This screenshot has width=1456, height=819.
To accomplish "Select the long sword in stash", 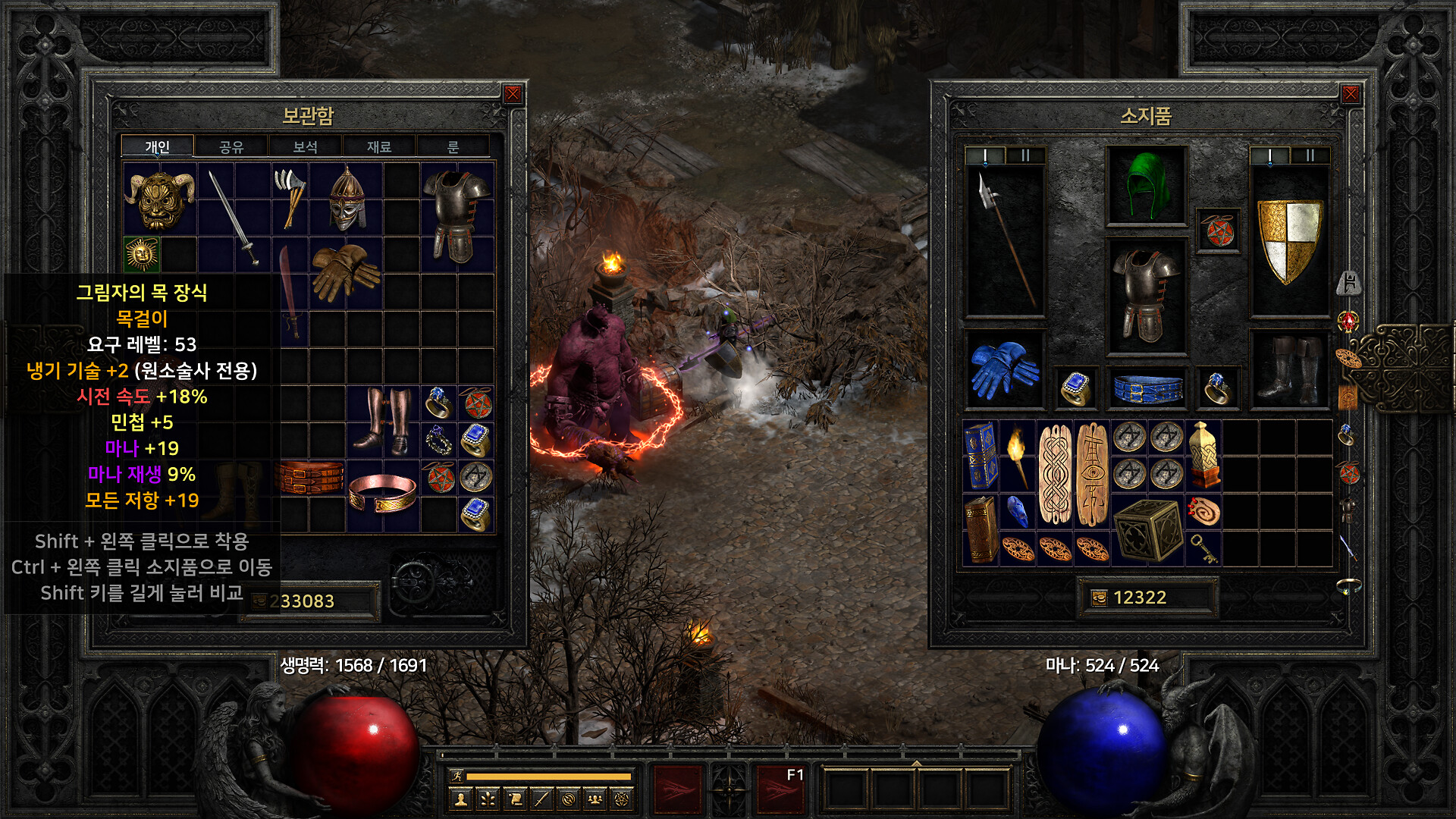I will 234,218.
